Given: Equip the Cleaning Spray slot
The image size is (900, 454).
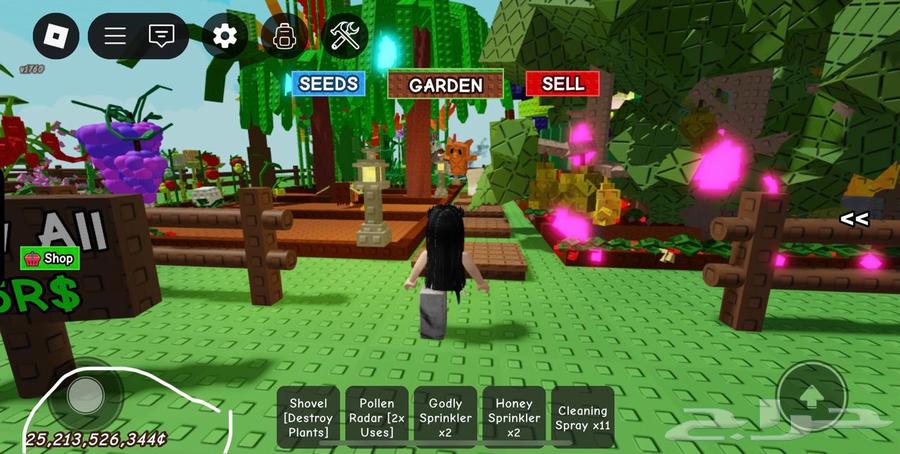Looking at the screenshot, I should tap(582, 417).
